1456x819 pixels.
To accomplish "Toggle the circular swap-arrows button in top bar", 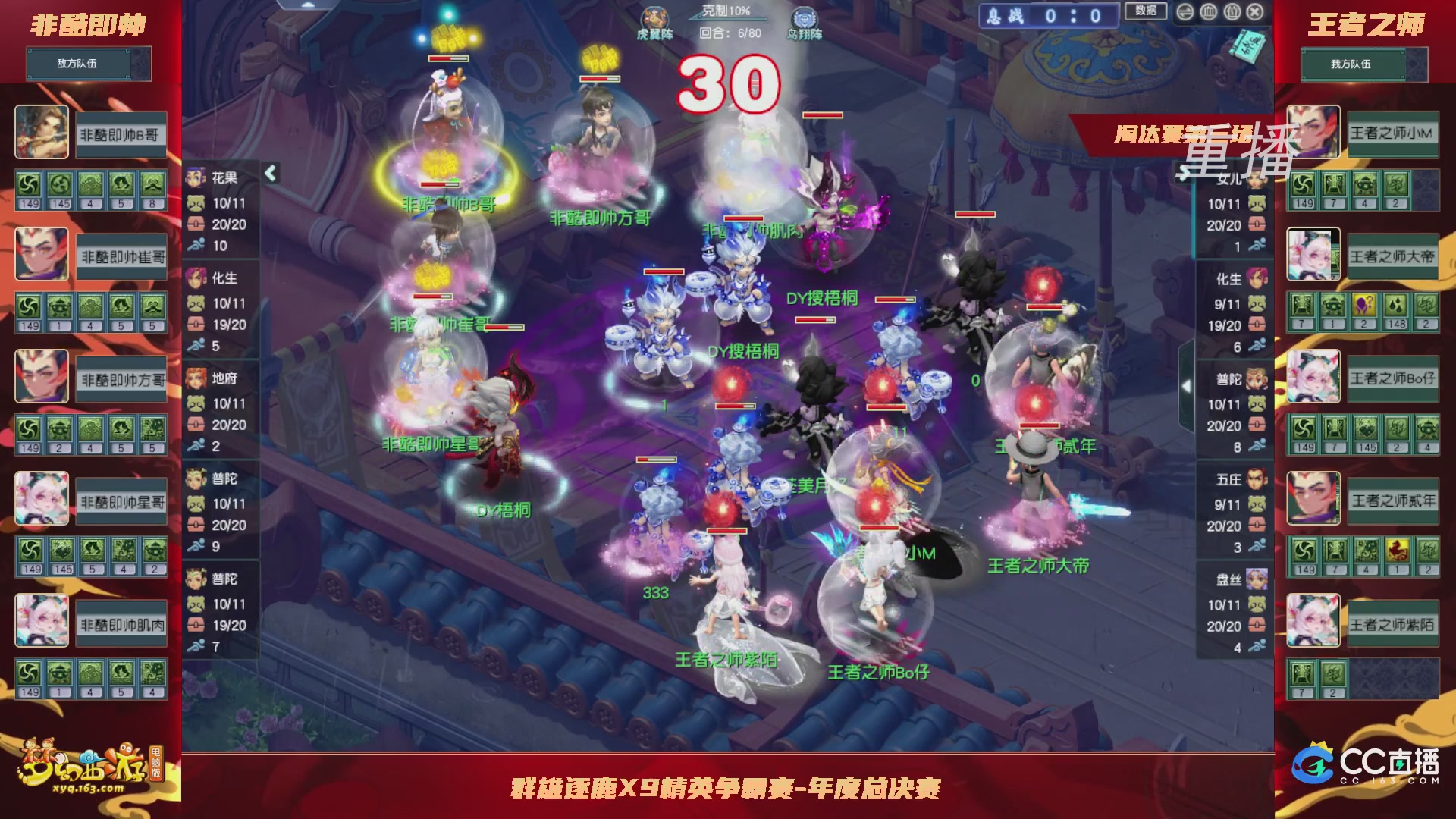I will click(1187, 11).
